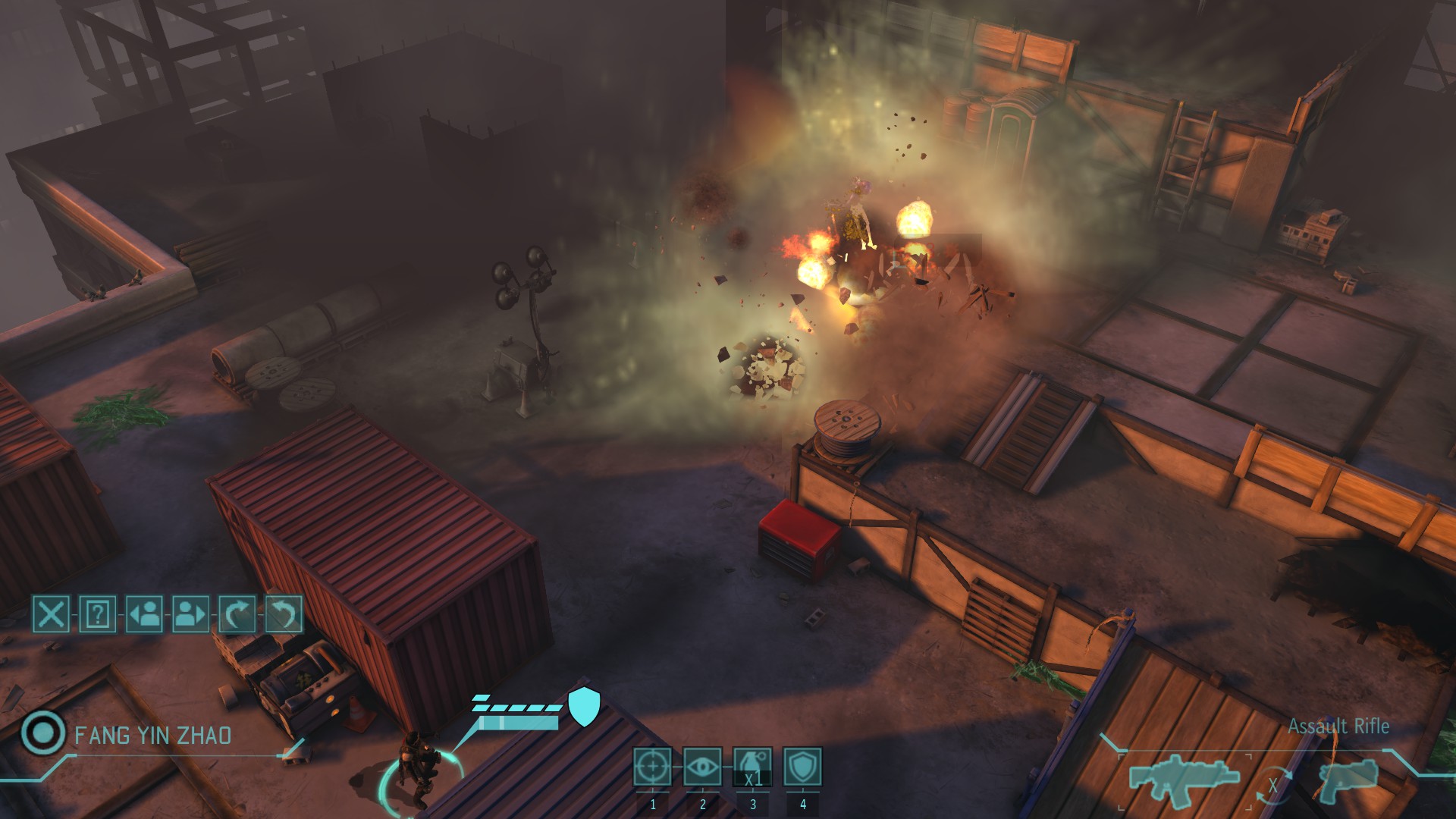This screenshot has height=819, width=1456.
Task: Rotate camera with the counter-clockwise arrow button
Action: [284, 613]
